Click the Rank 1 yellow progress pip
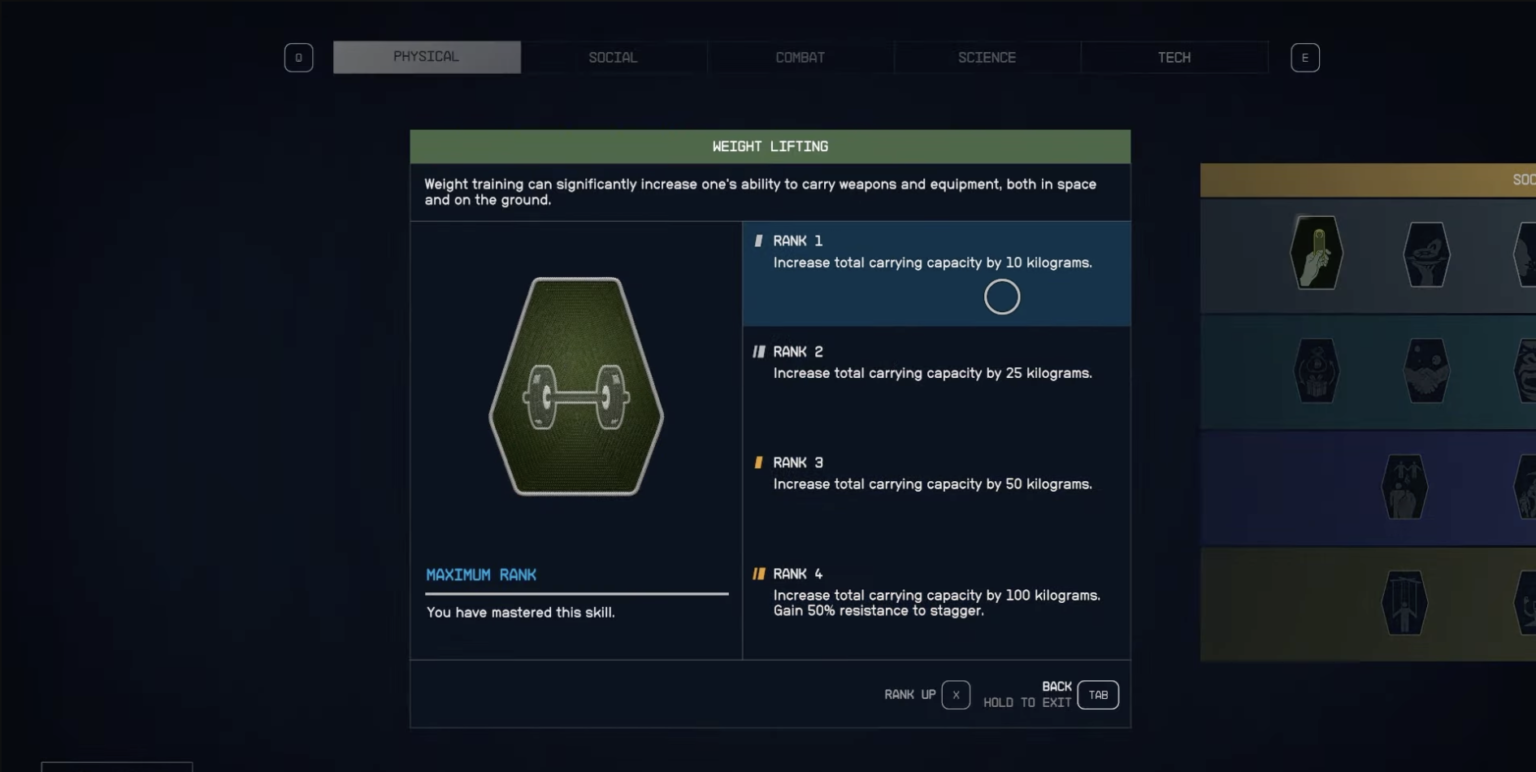1536x772 pixels. [x=759, y=240]
